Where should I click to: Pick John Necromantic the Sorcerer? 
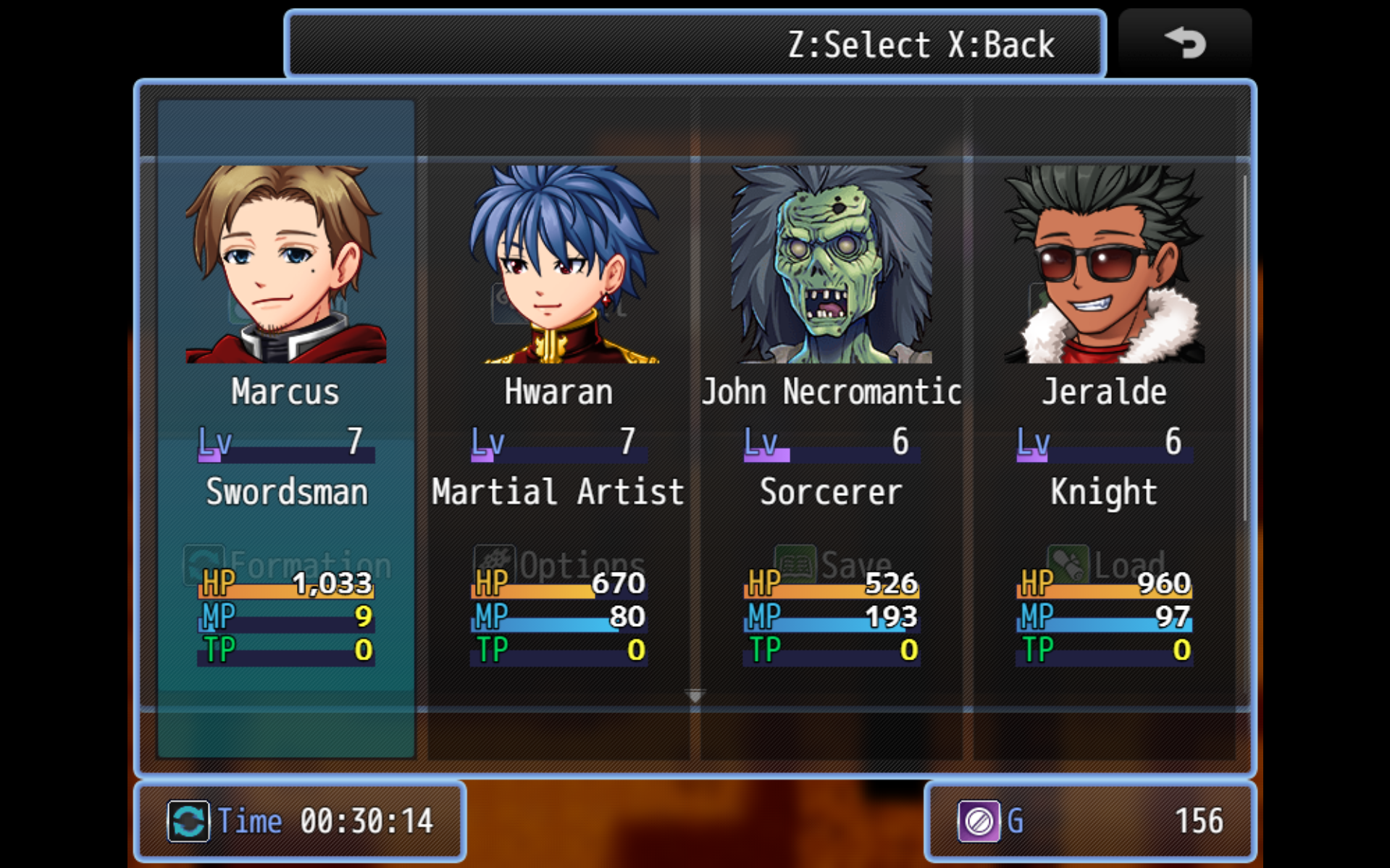click(832, 427)
